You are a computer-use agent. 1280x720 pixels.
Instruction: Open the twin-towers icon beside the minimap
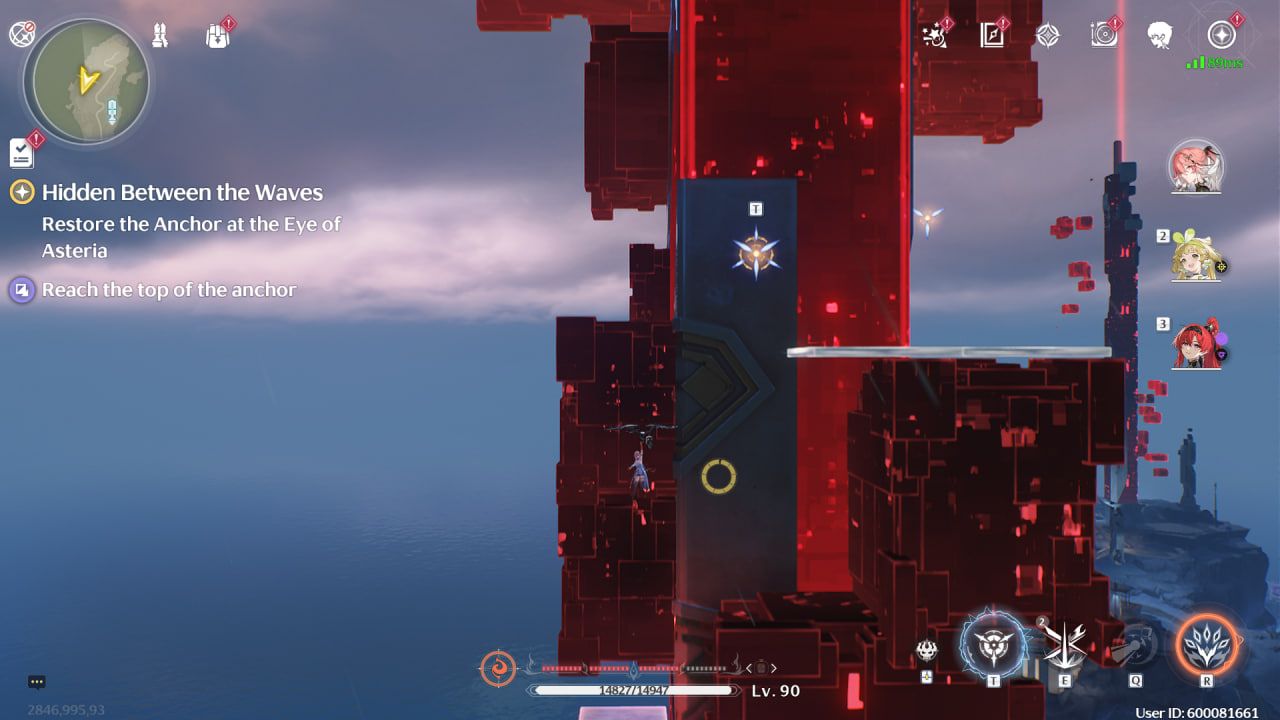pyautogui.click(x=160, y=36)
